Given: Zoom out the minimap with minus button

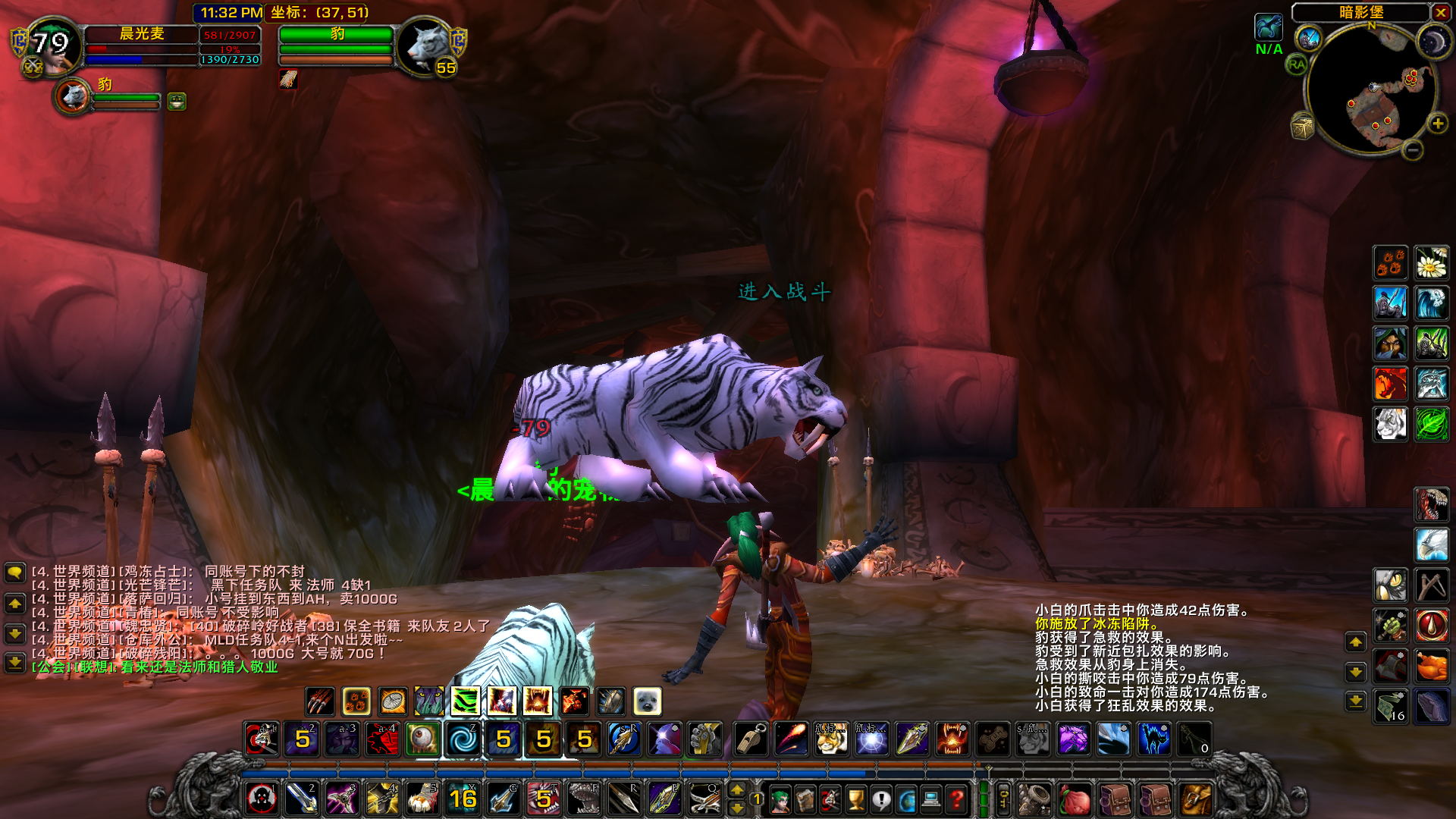Looking at the screenshot, I should (1412, 150).
